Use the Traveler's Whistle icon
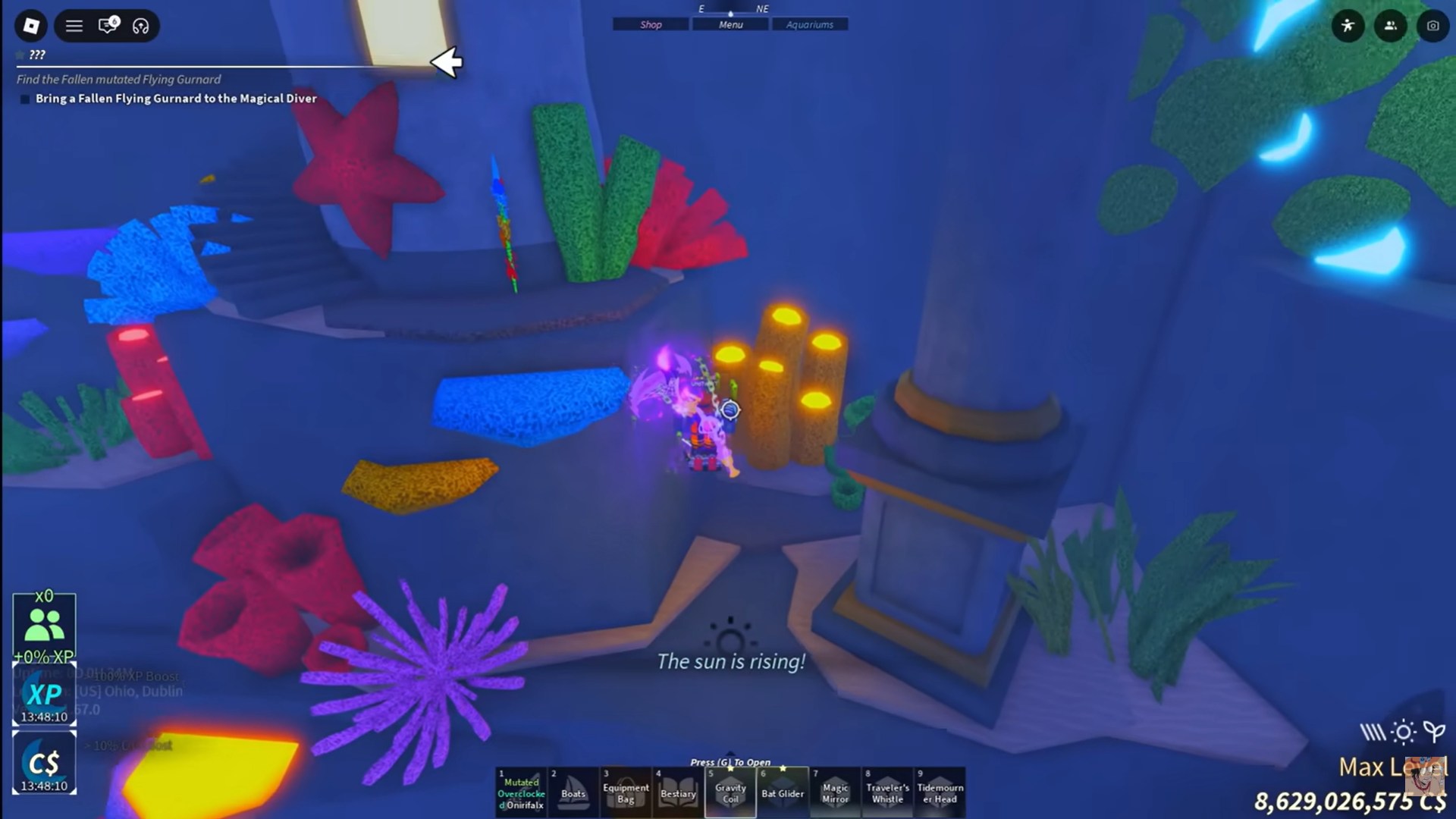1456x819 pixels. (887, 791)
